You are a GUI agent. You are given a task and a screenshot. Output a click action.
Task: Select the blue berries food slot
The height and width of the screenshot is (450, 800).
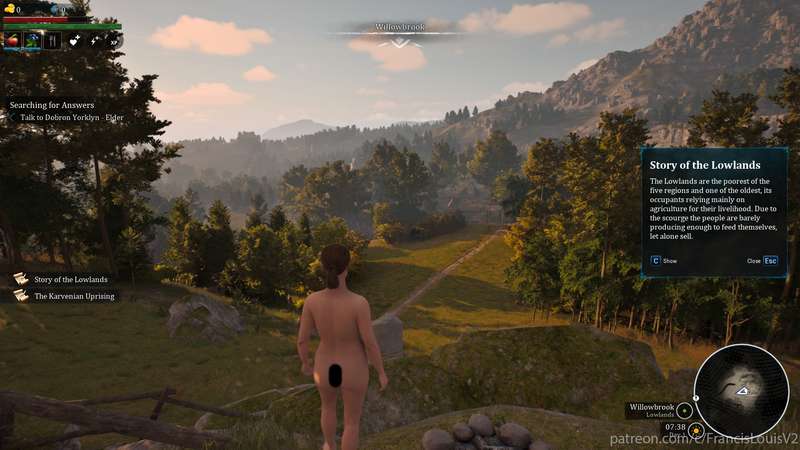click(32, 41)
